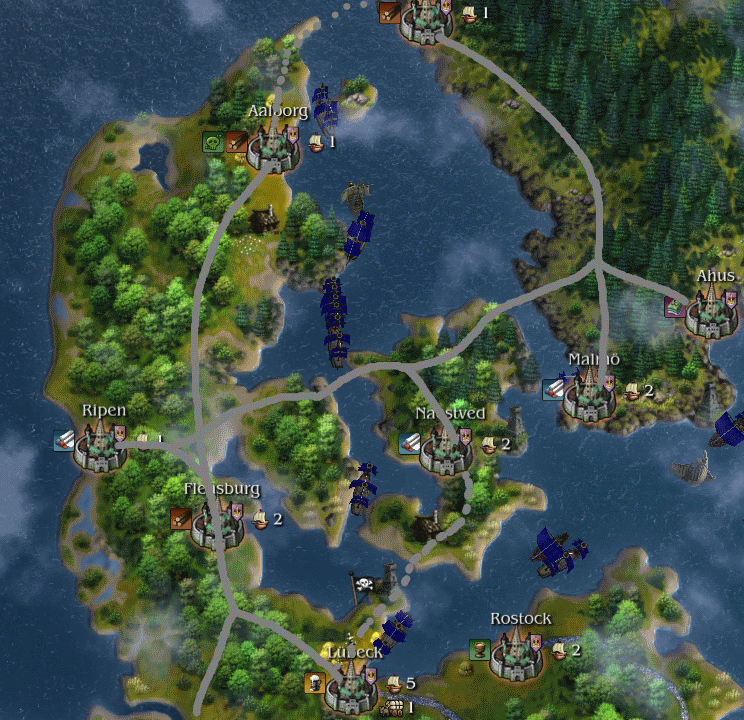Select the town of Ripen
The height and width of the screenshot is (720, 744).
point(101,447)
